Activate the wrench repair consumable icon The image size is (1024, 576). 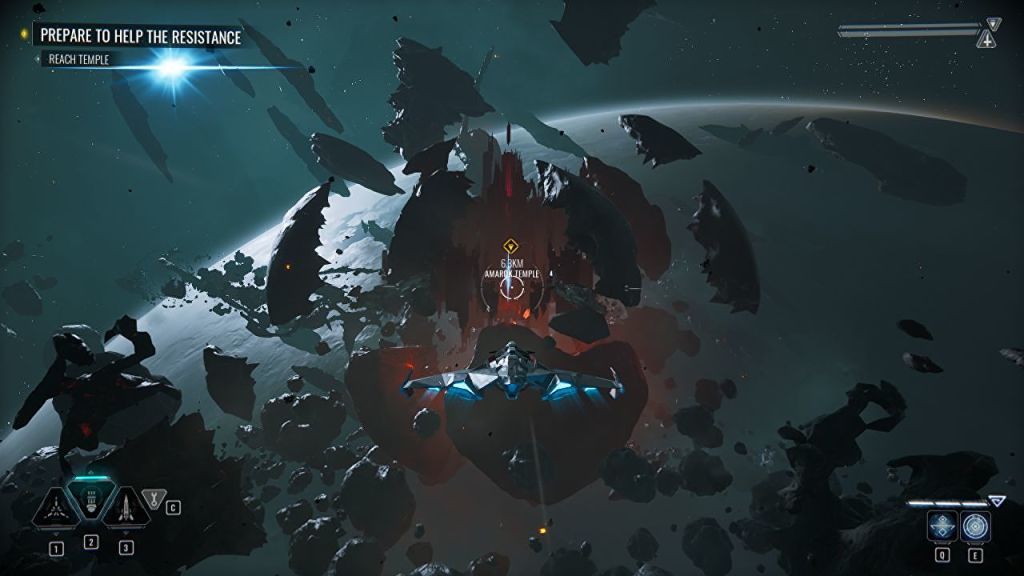[x=153, y=497]
